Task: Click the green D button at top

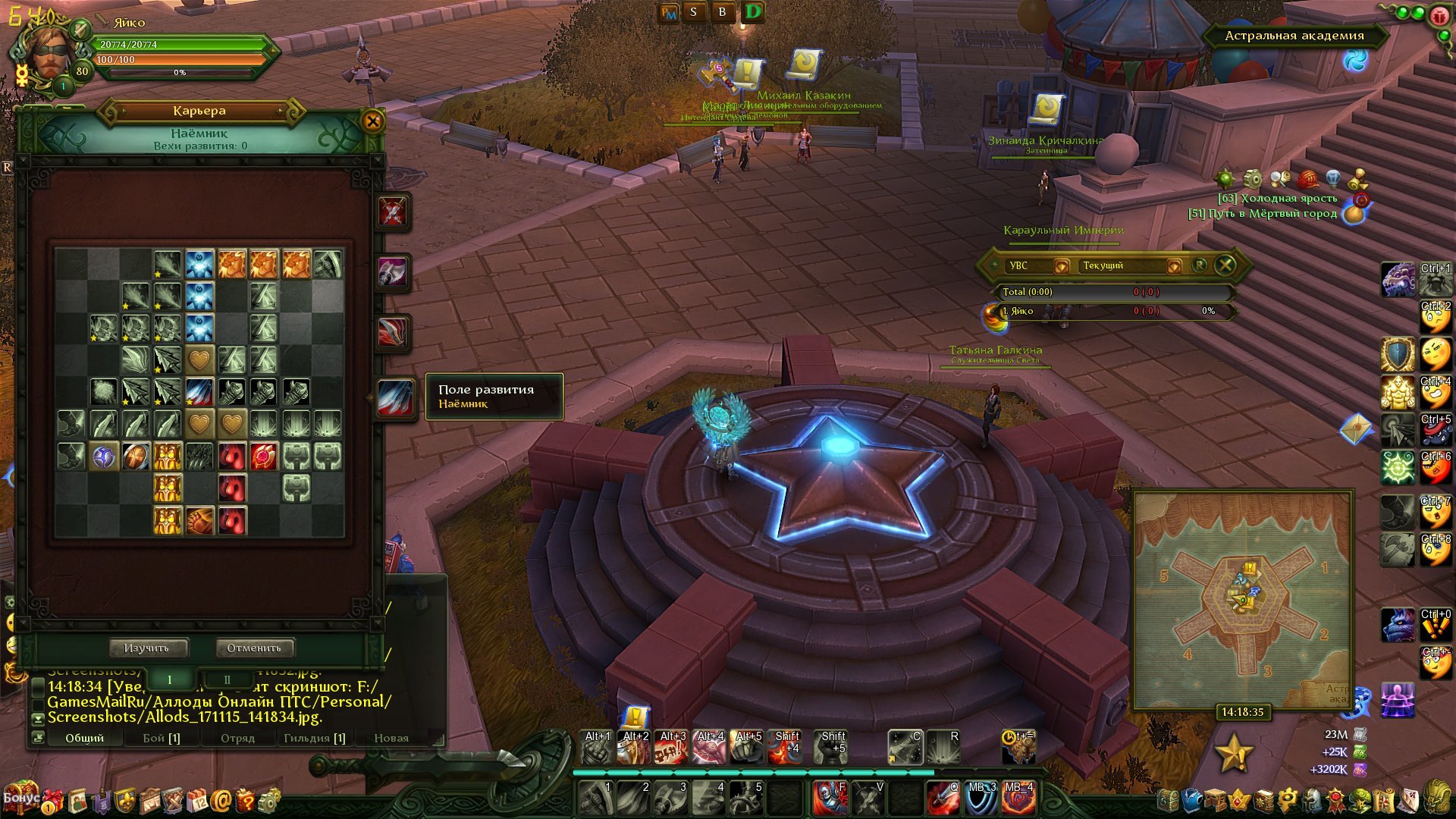Action: tap(753, 12)
